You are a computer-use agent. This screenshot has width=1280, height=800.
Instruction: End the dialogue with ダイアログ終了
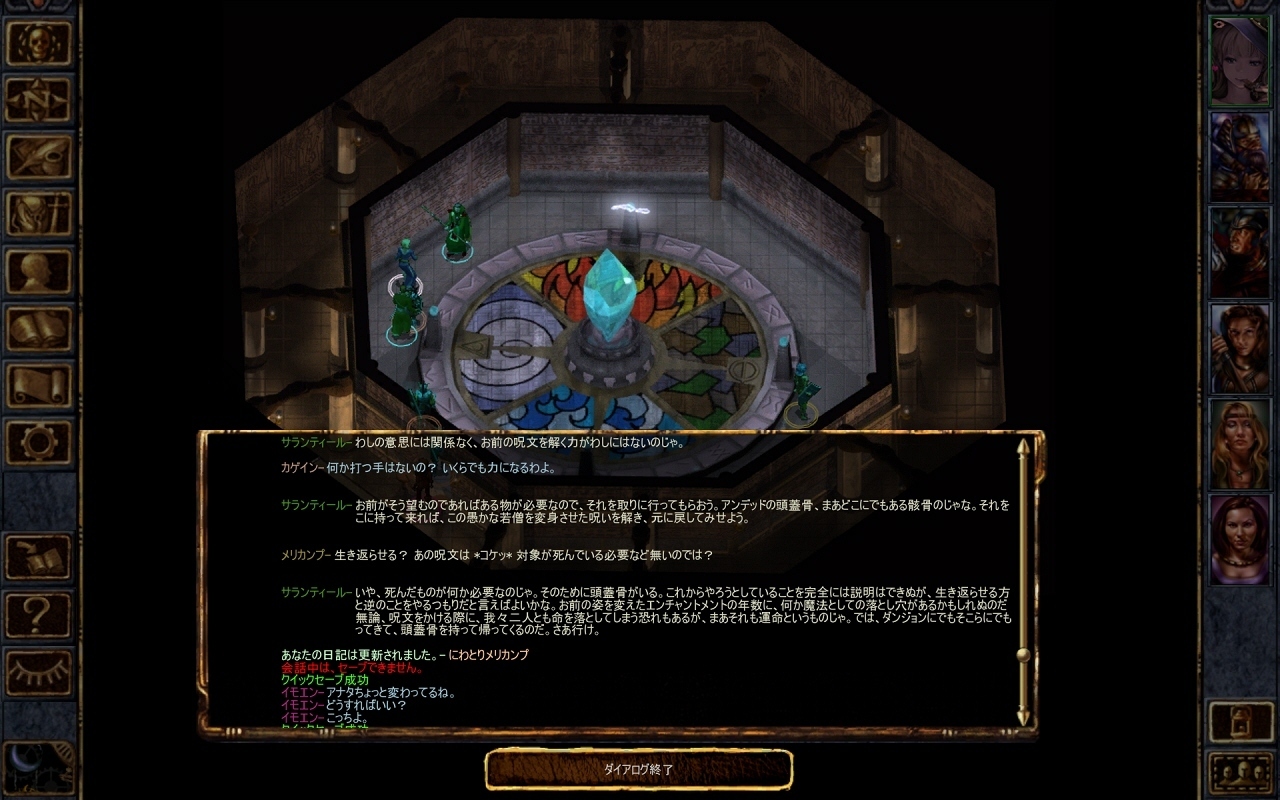click(638, 770)
